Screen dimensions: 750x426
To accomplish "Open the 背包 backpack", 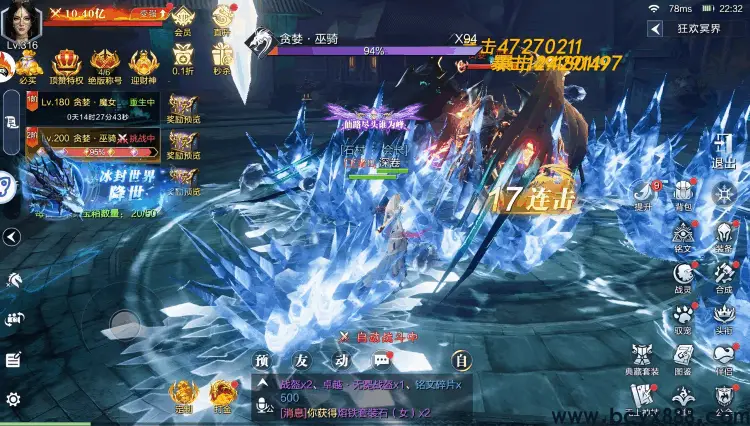I will pos(683,192).
